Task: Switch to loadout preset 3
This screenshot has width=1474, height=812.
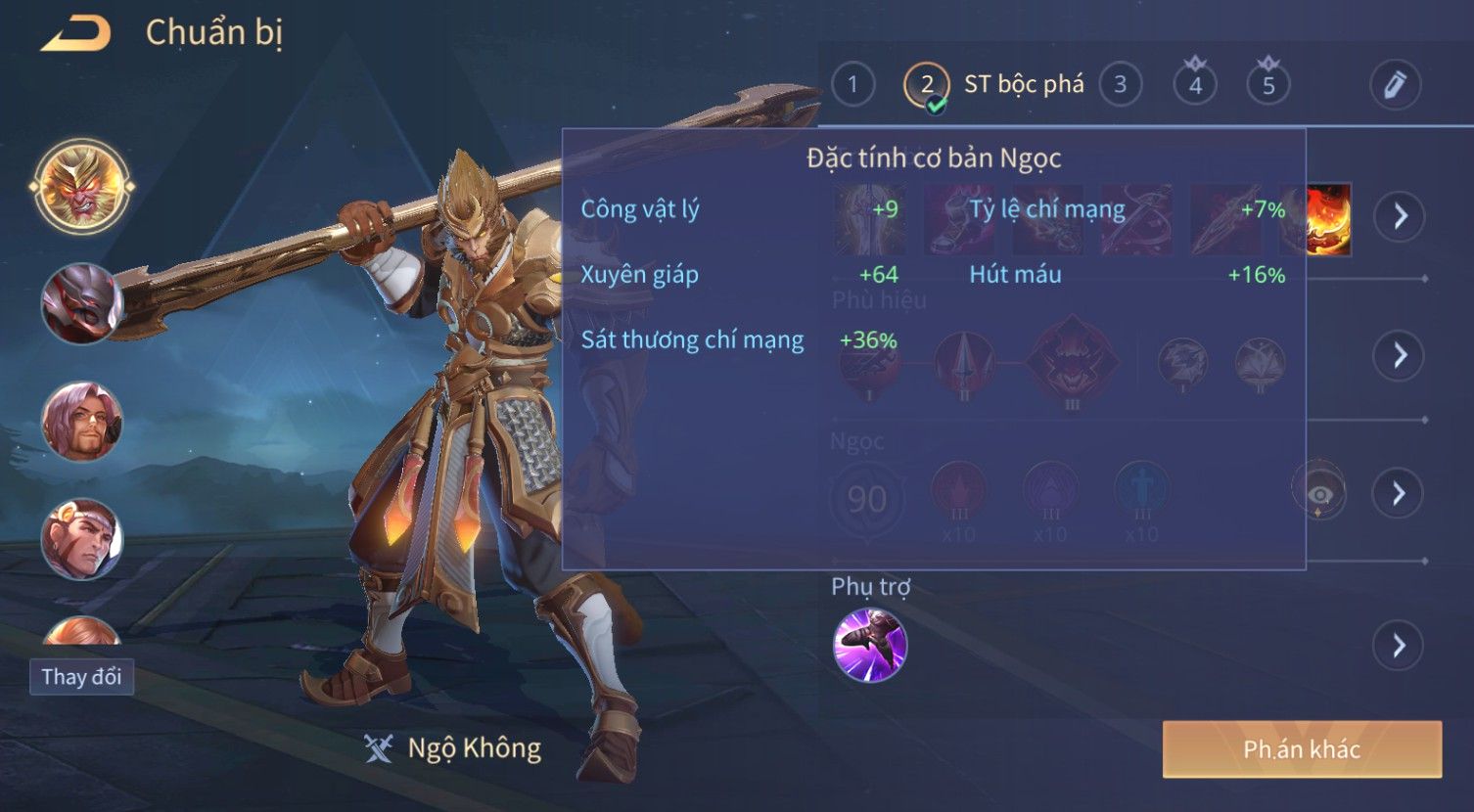Action: coord(1120,85)
